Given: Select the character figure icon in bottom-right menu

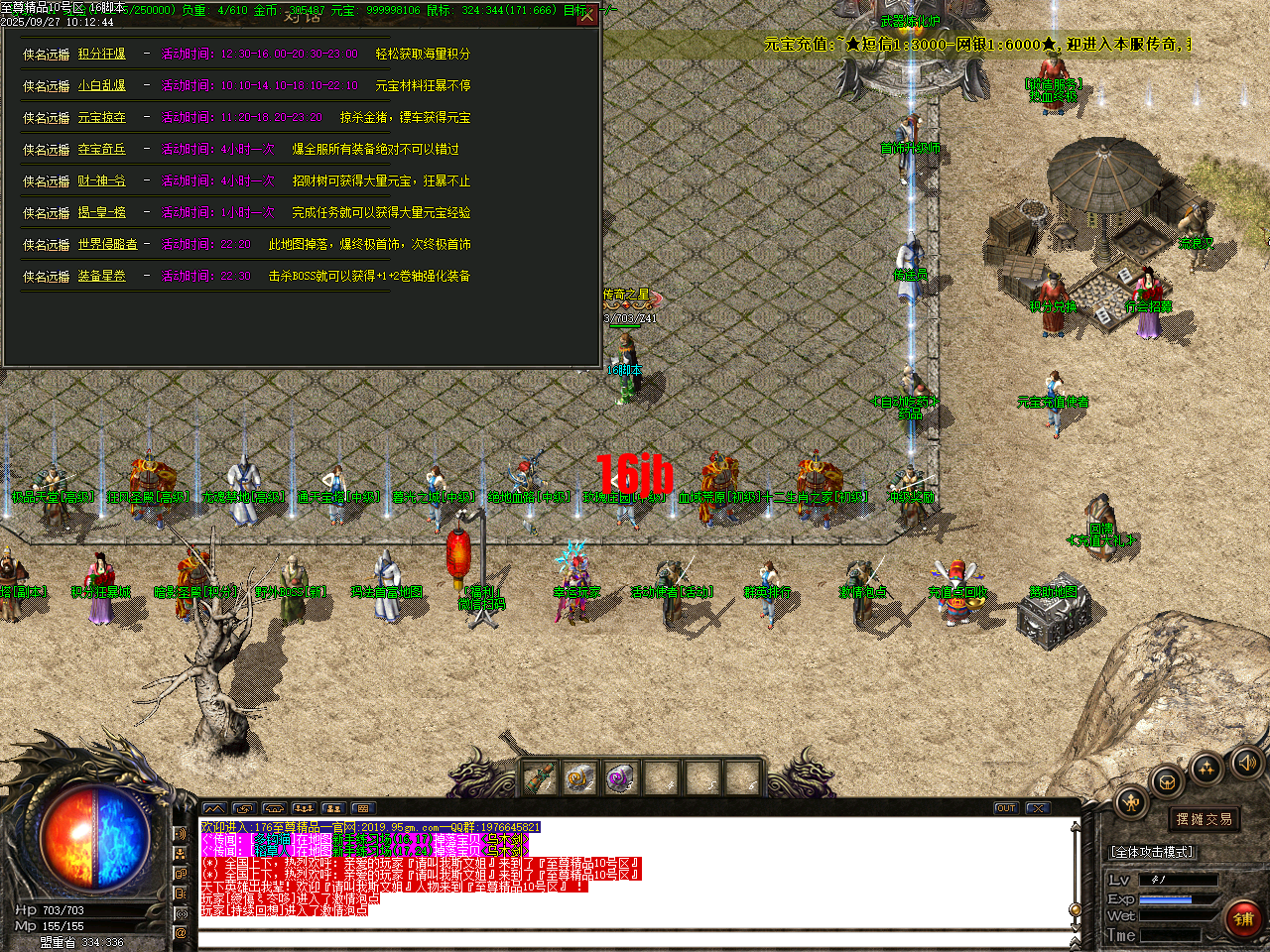Looking at the screenshot, I should click(x=1131, y=801).
